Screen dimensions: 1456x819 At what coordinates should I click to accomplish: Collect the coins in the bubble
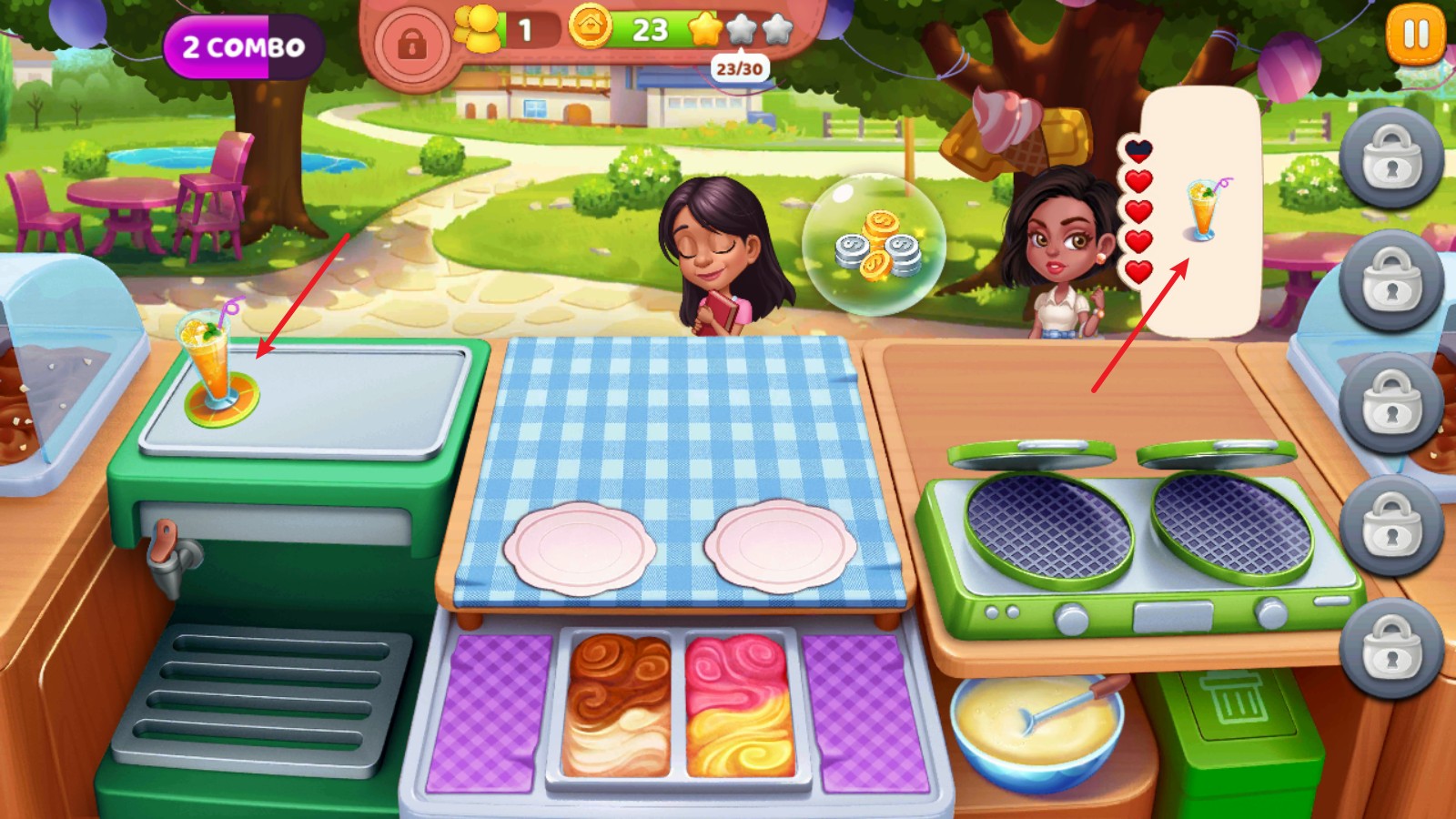click(x=875, y=245)
